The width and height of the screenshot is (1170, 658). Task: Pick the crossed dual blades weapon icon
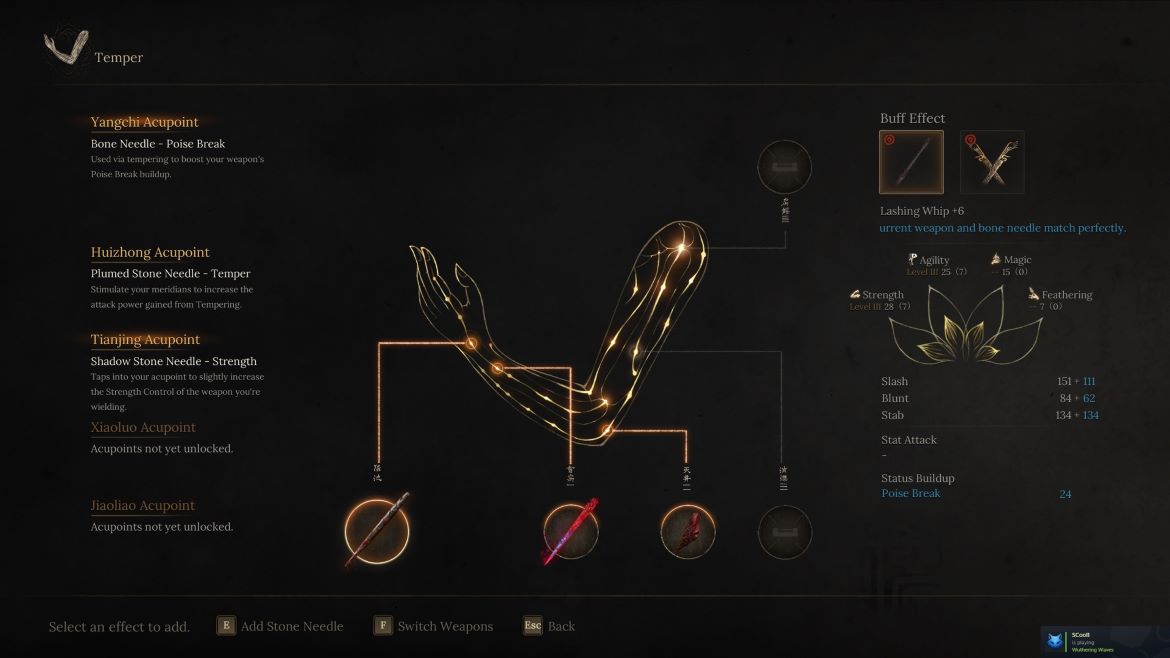992,162
